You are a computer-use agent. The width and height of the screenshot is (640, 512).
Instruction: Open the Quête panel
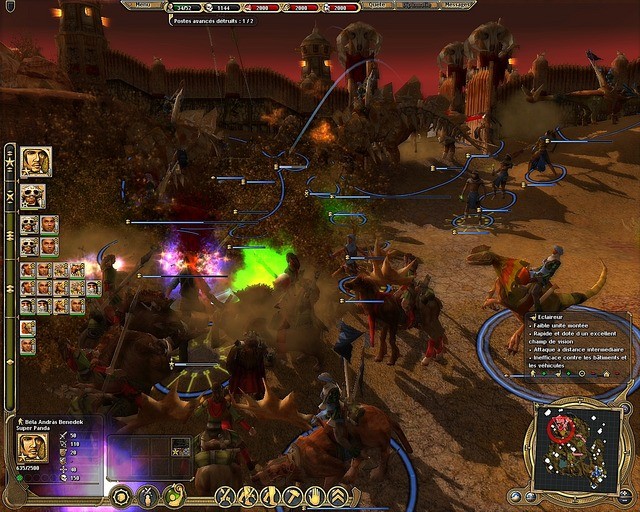(x=379, y=5)
